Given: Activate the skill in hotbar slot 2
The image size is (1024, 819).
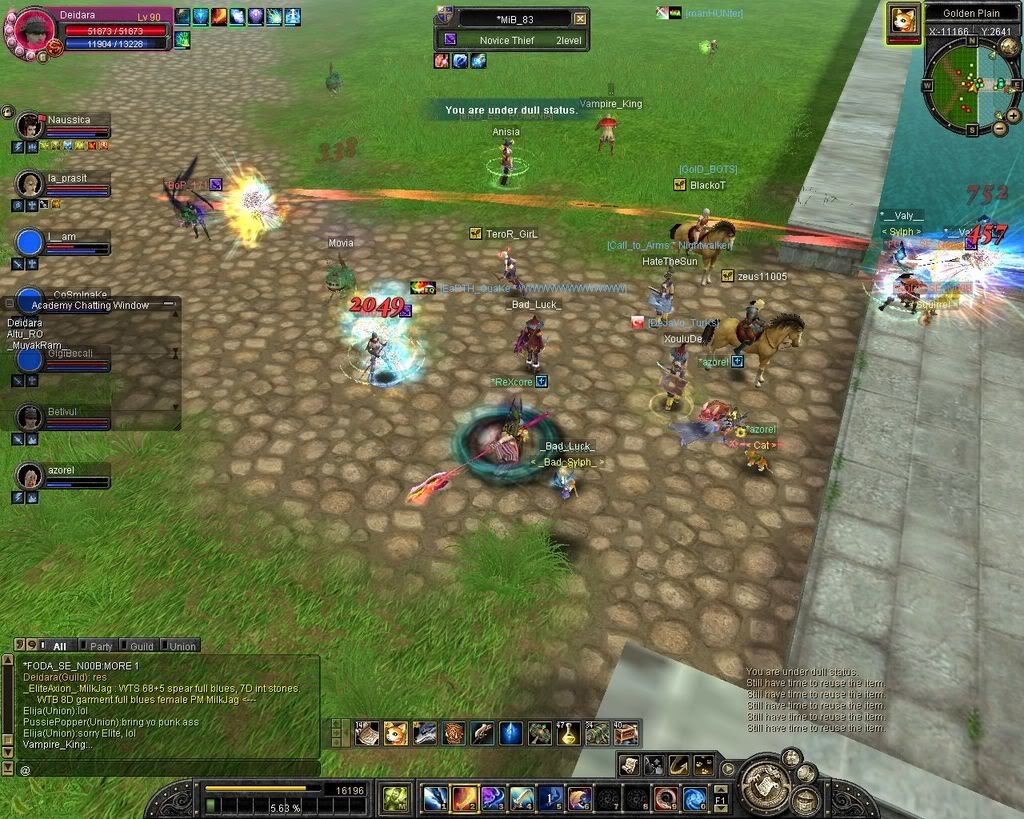Looking at the screenshot, I should 464,798.
